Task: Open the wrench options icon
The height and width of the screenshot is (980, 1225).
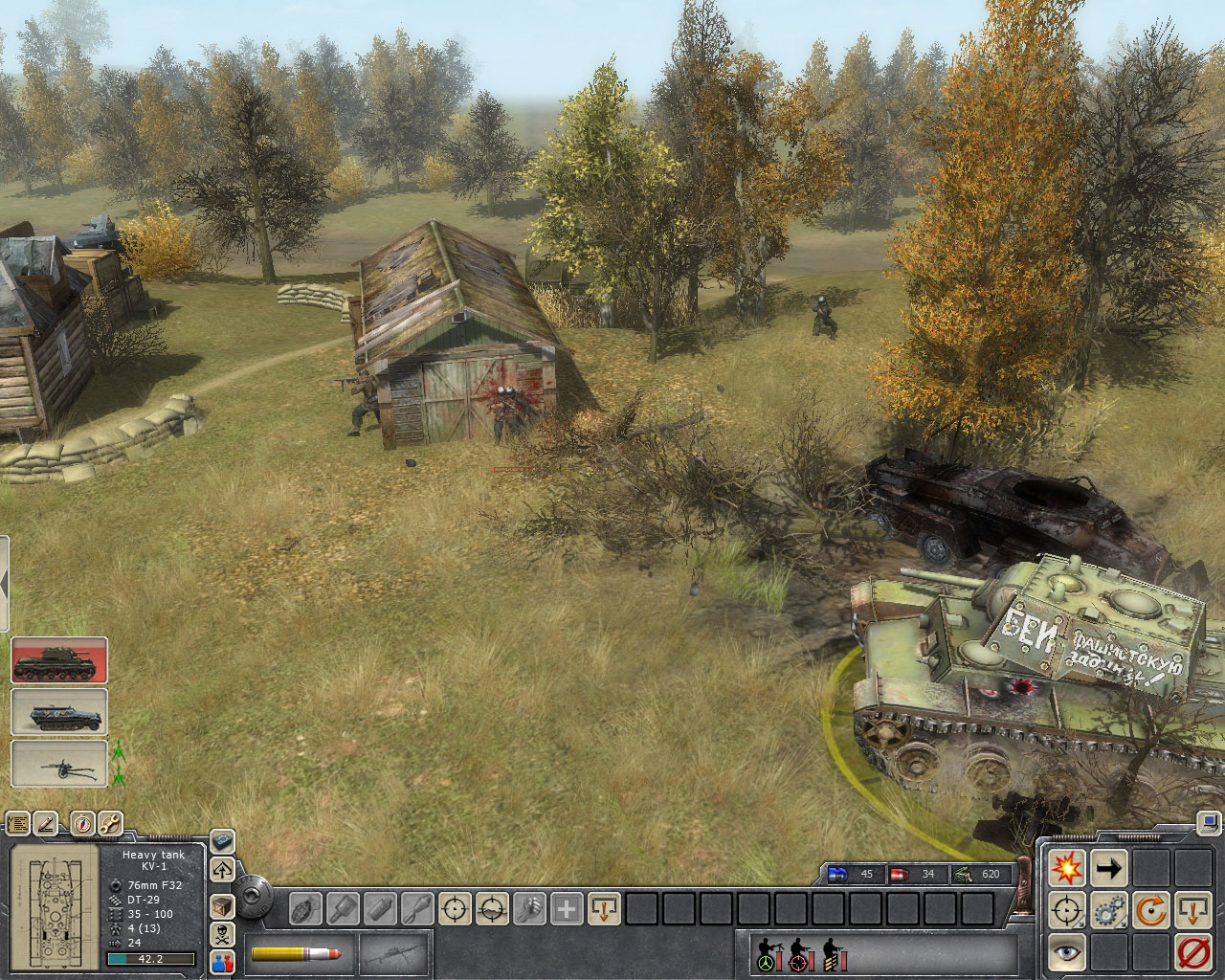Action: click(110, 823)
